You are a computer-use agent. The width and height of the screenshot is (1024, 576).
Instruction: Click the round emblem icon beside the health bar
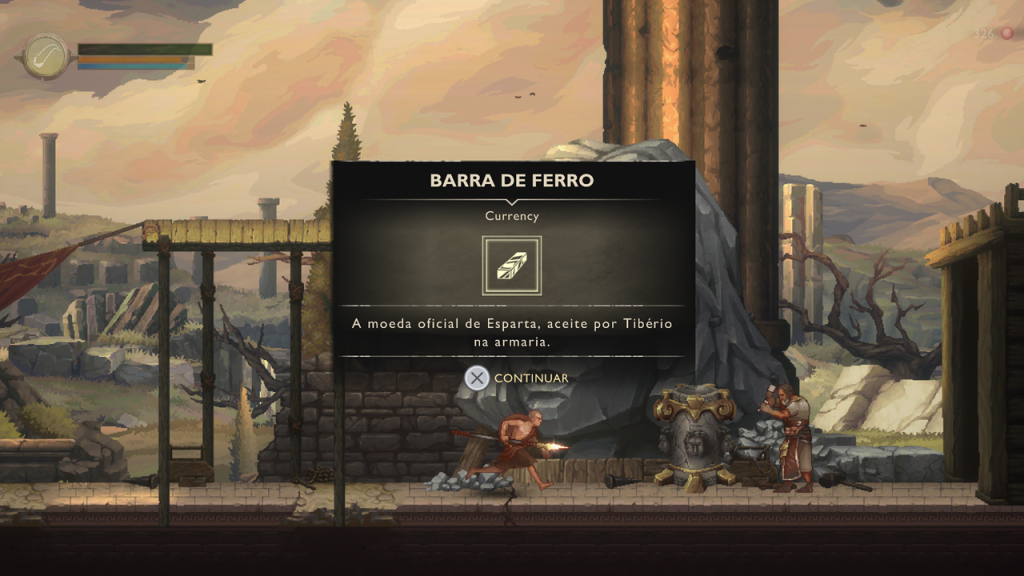pos(46,57)
